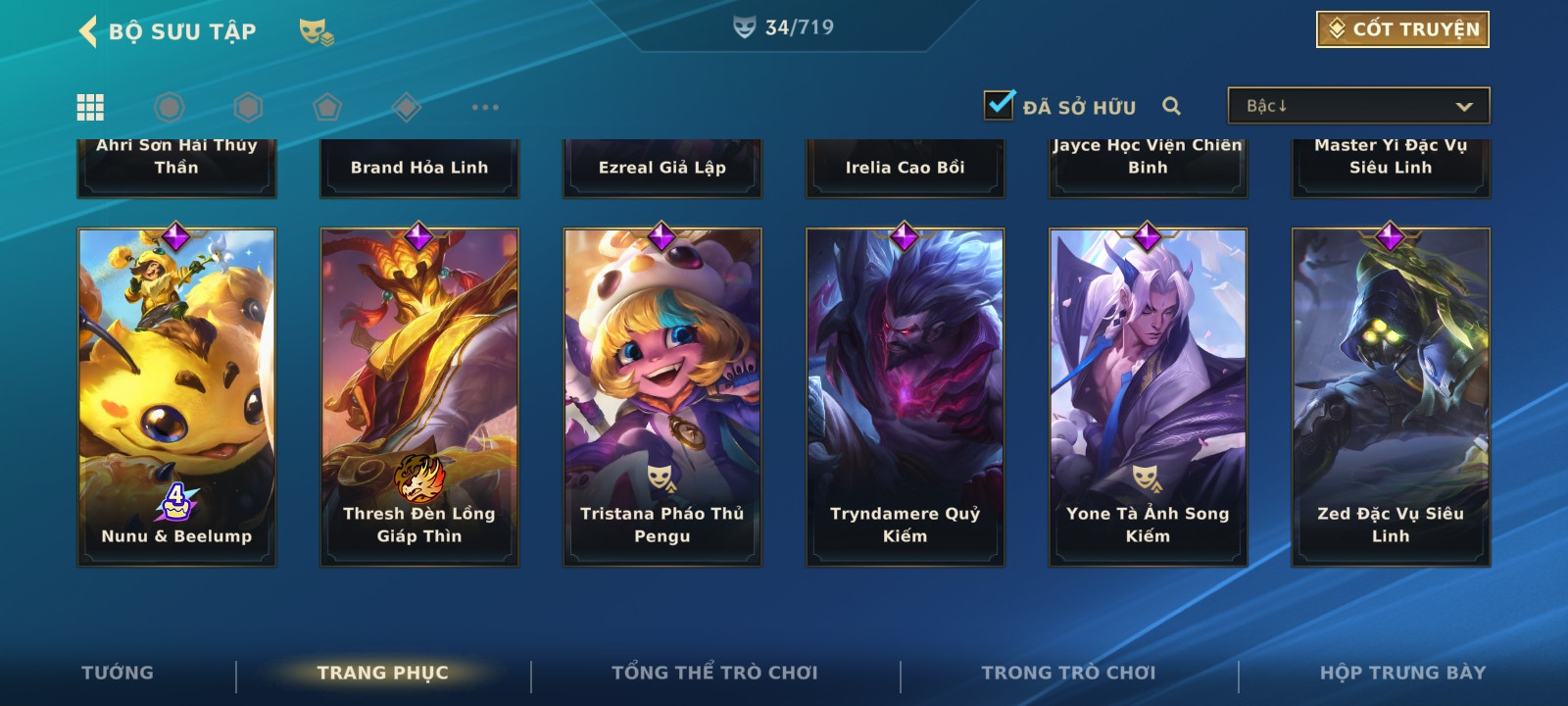Pick the Zed Đặc Vụ Siêu Linh card
This screenshot has width=1568, height=706.
click(x=1391, y=397)
